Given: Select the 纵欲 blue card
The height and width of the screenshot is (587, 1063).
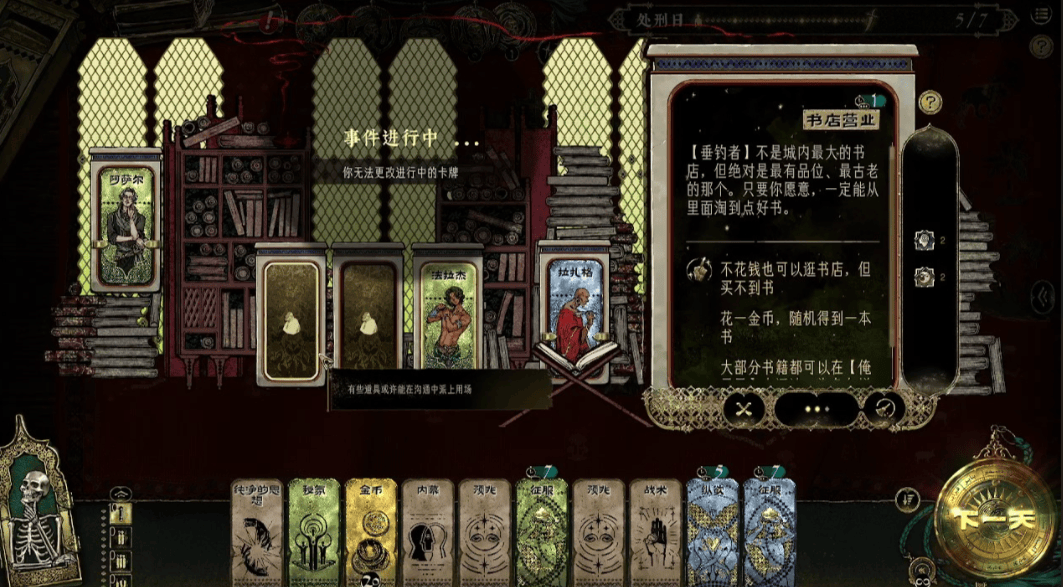Looking at the screenshot, I should 712,530.
